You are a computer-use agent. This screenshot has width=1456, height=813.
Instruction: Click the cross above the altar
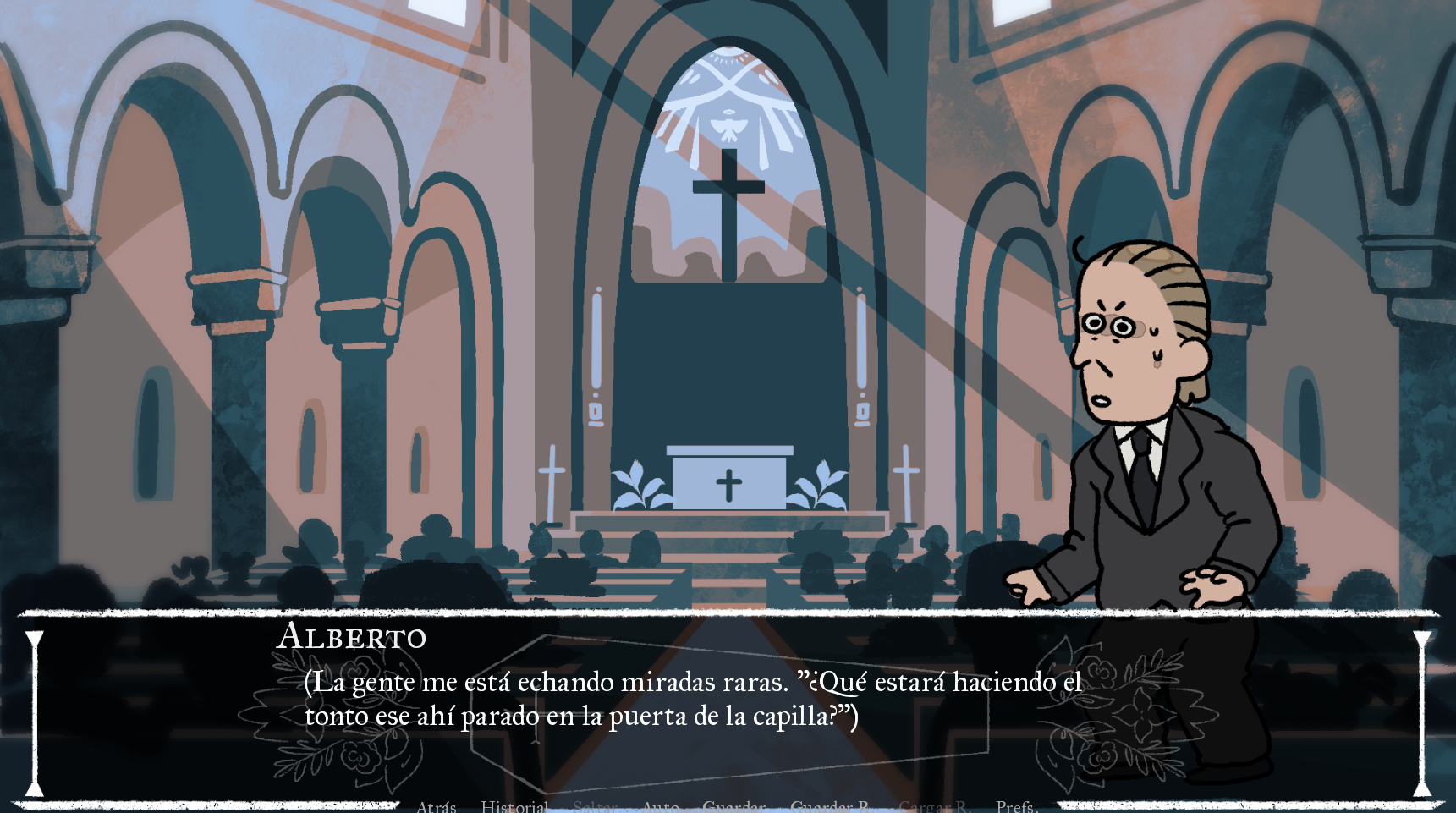click(729, 188)
